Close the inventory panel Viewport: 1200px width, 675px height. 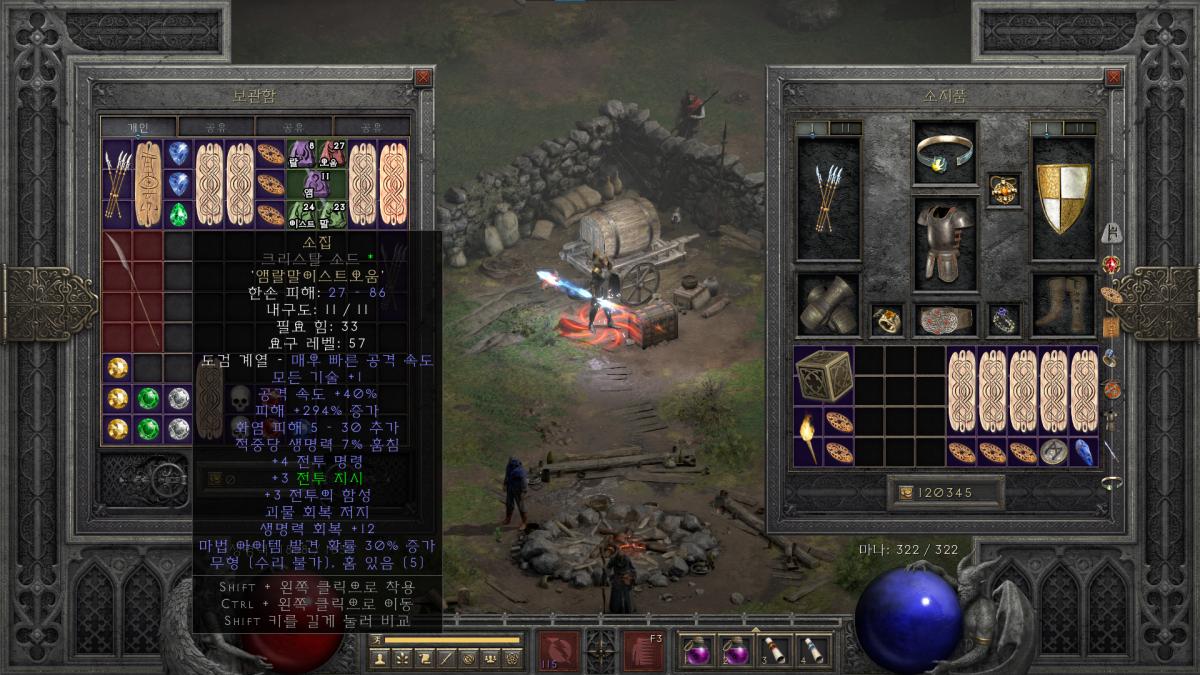point(1113,77)
